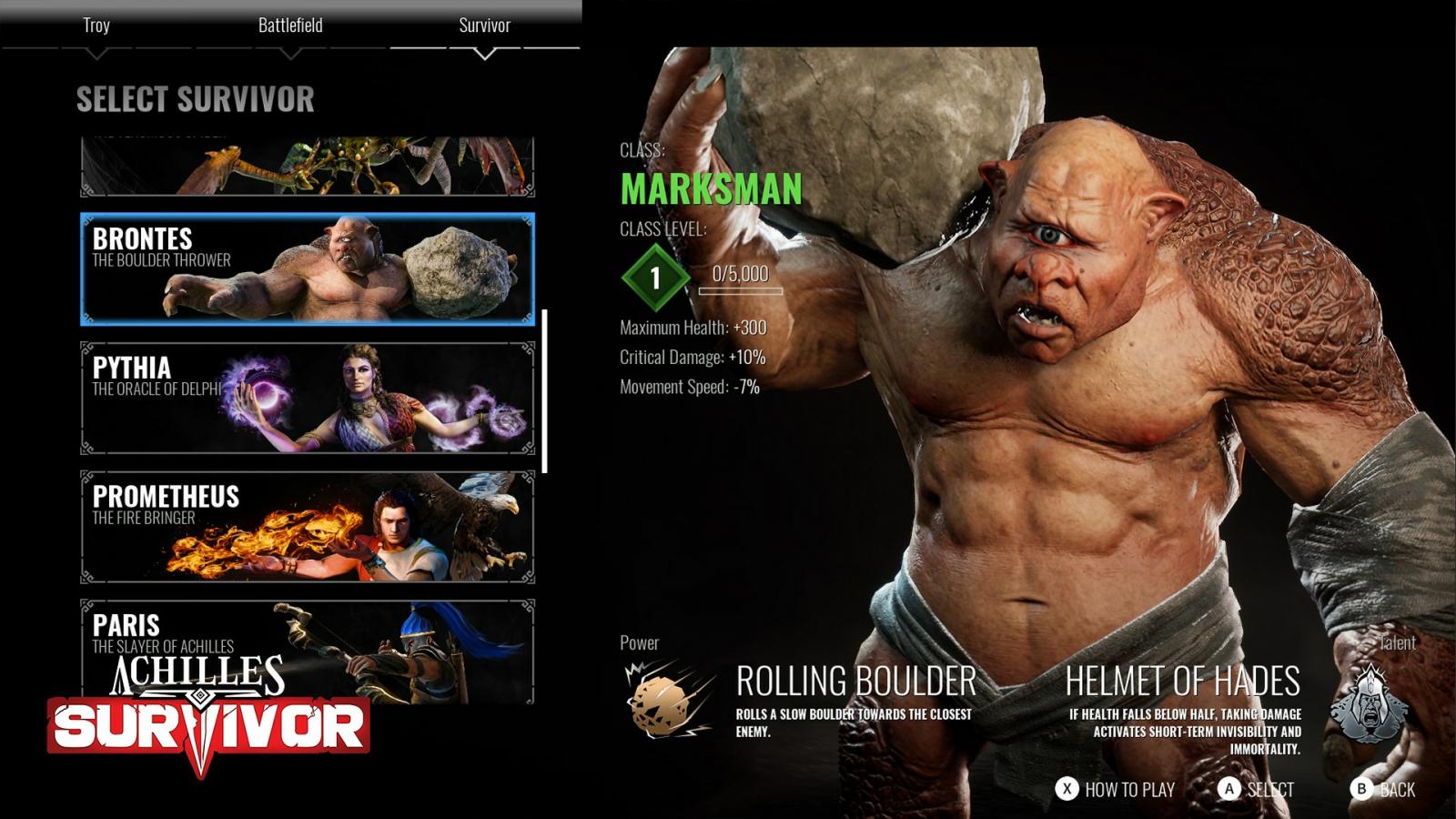
Task: Choose Brontes the Boulder Thrower
Action: pyautogui.click(x=308, y=269)
